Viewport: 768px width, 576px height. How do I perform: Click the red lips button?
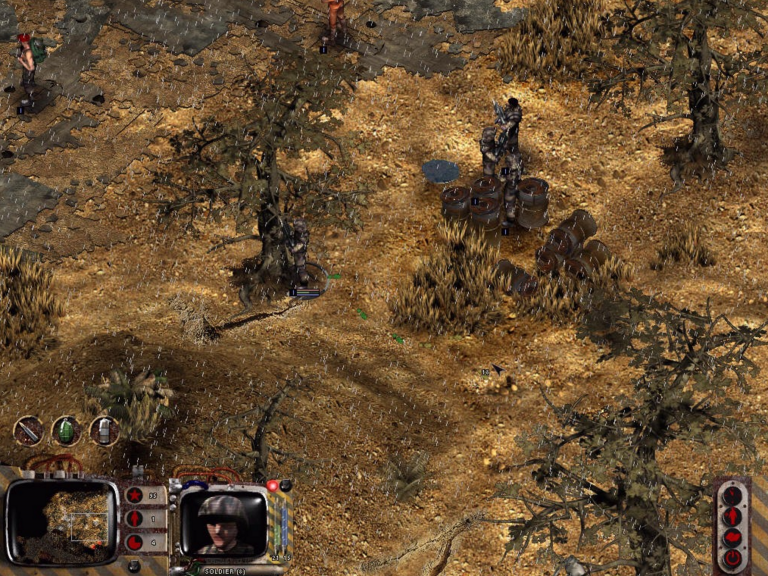tap(733, 537)
